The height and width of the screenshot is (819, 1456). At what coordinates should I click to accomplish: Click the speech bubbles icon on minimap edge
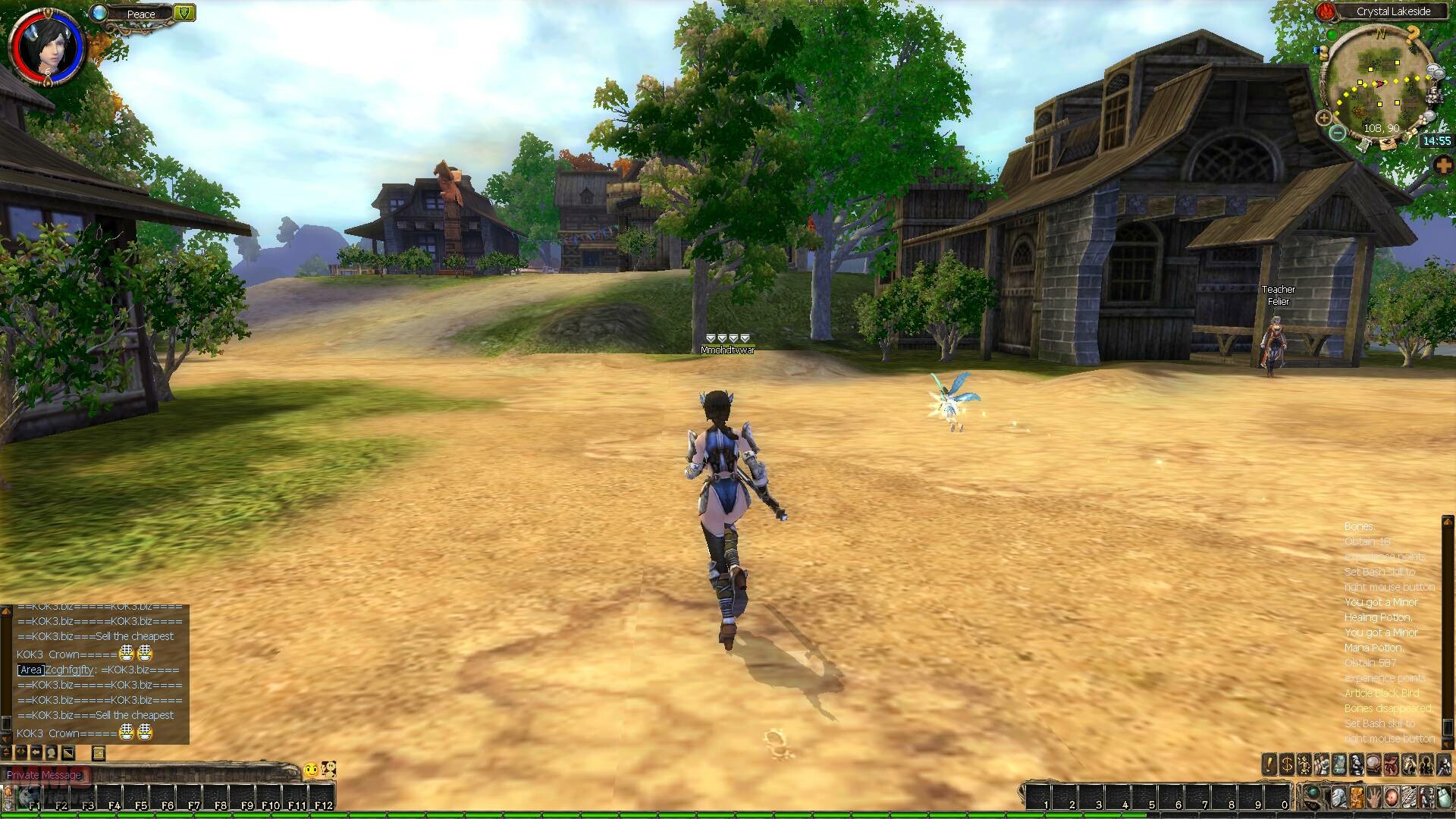(1435, 71)
